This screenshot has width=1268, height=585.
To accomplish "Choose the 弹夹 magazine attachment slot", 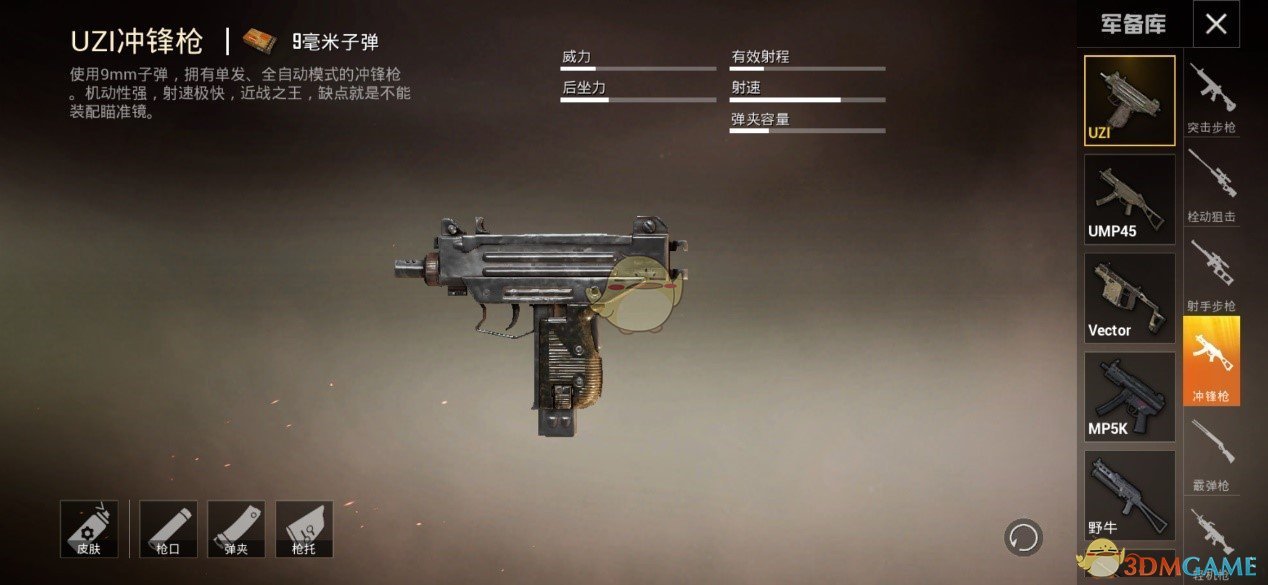I will click(x=236, y=529).
